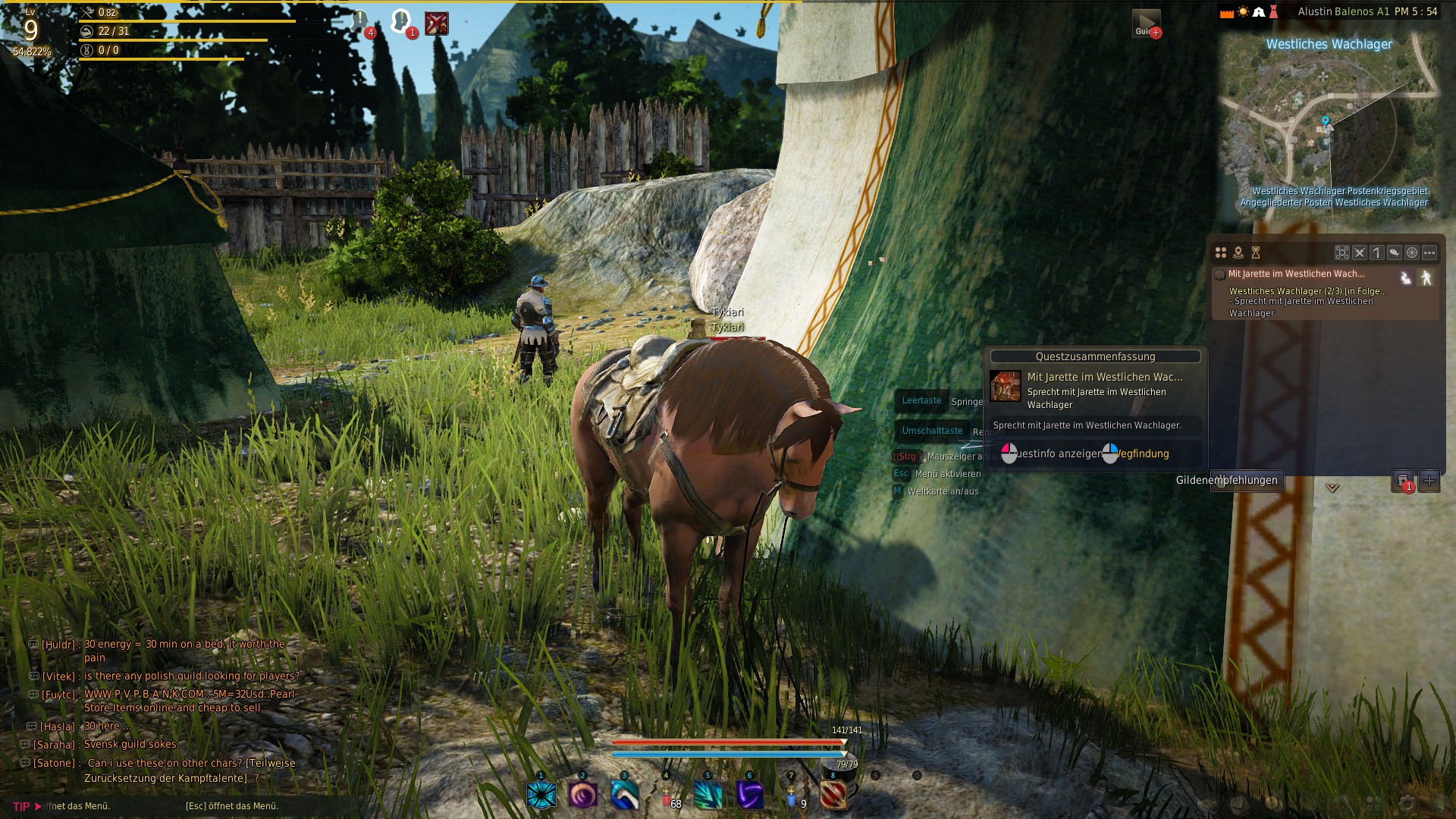Open the three-dots quest filter option

(1429, 253)
